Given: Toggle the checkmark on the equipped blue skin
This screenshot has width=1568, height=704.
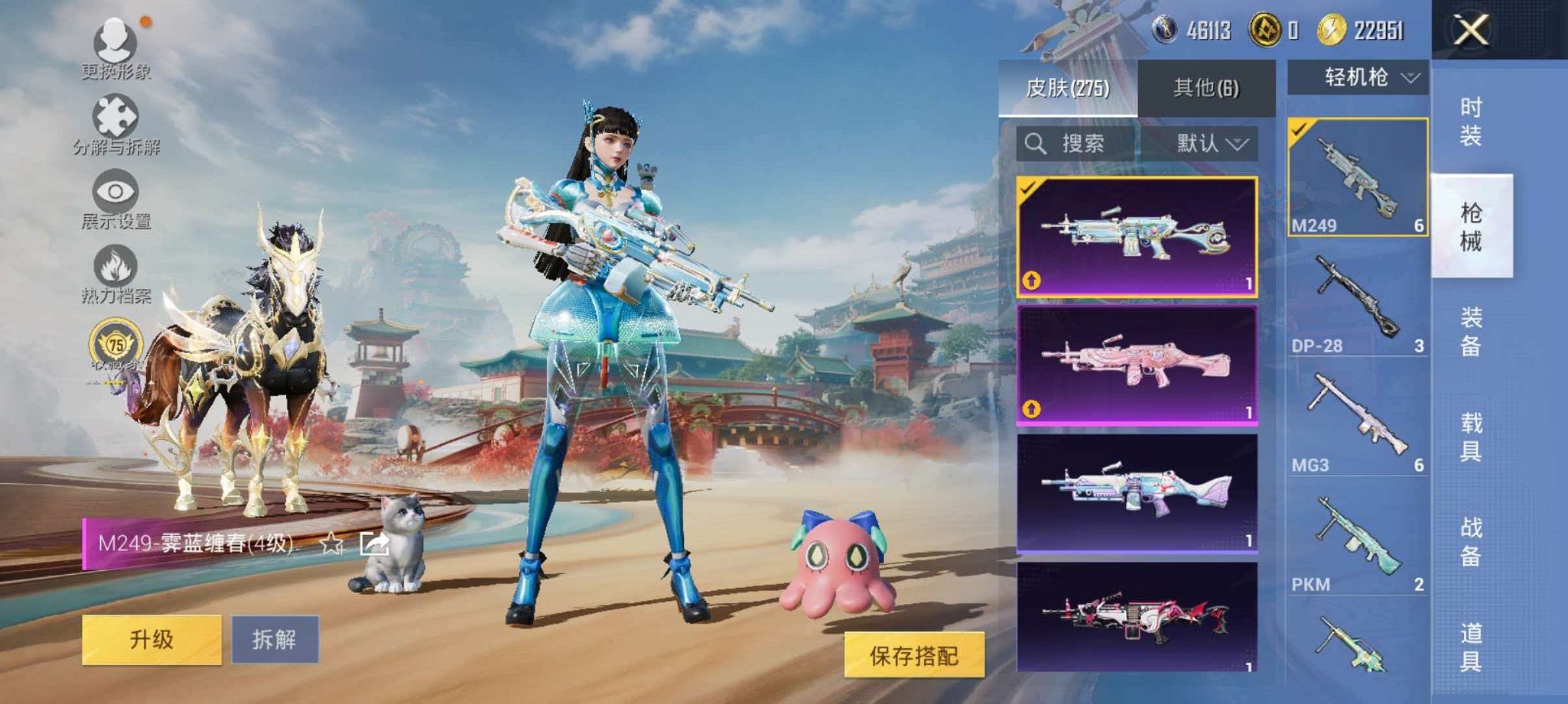Looking at the screenshot, I should [1028, 187].
